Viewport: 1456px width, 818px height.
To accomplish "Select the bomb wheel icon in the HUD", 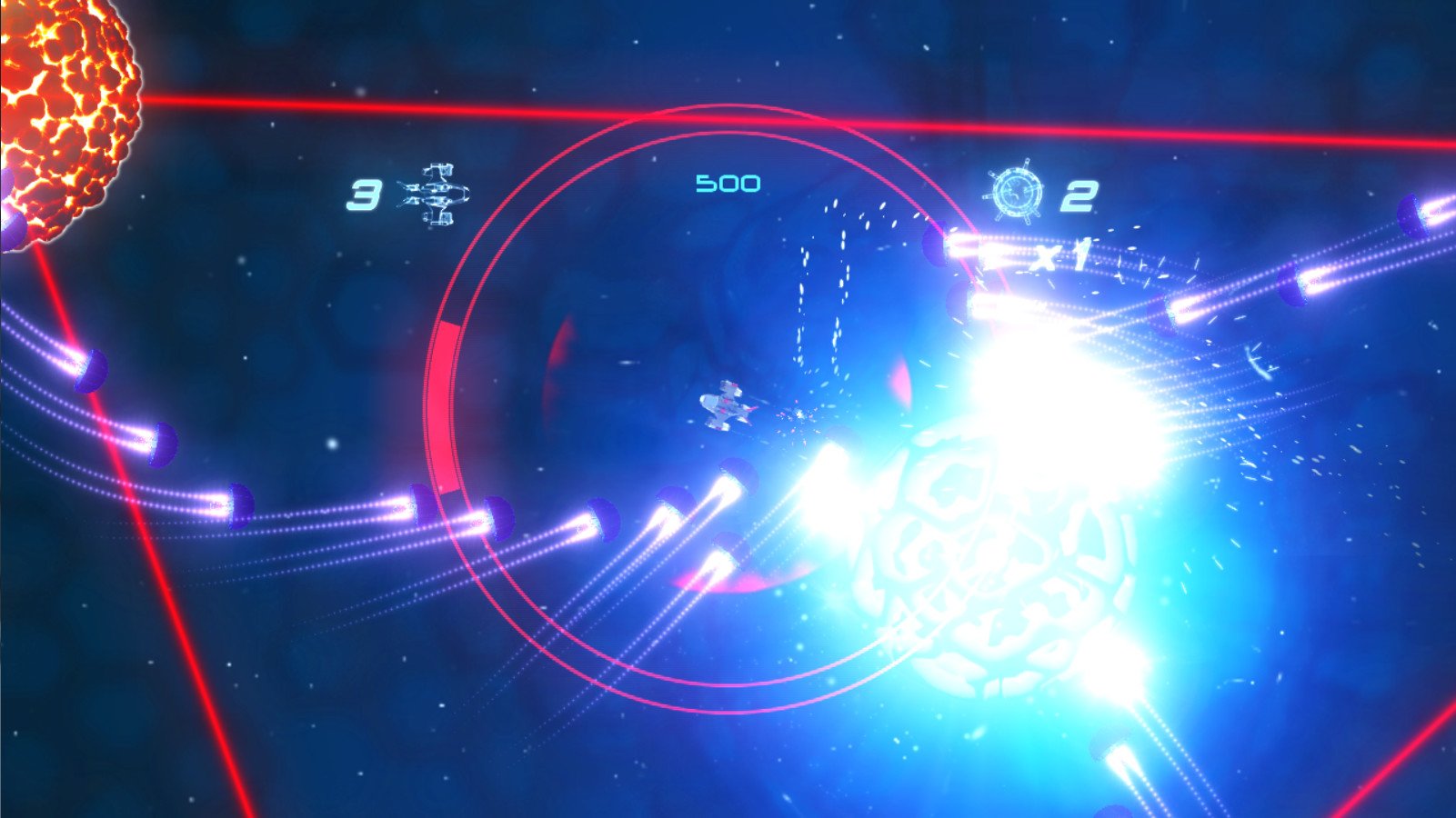I will click(x=1016, y=193).
